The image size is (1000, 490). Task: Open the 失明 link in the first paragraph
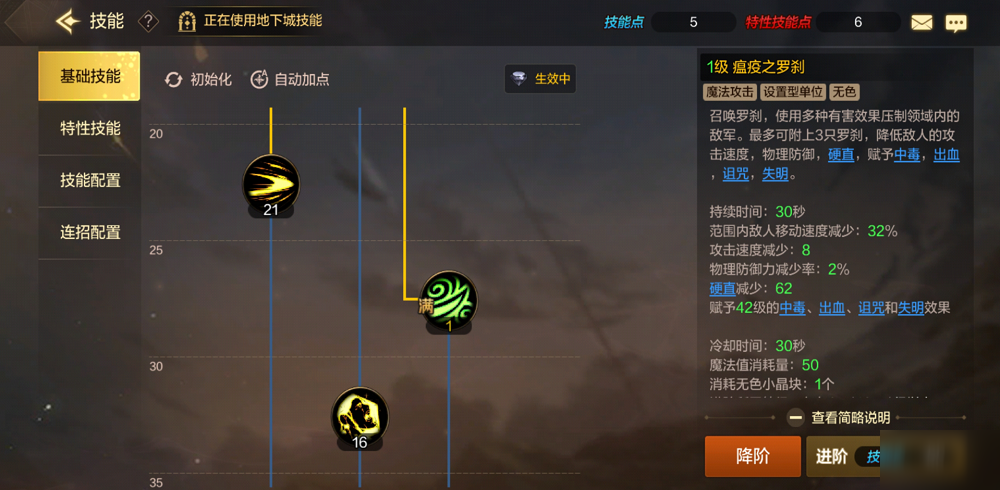point(775,174)
